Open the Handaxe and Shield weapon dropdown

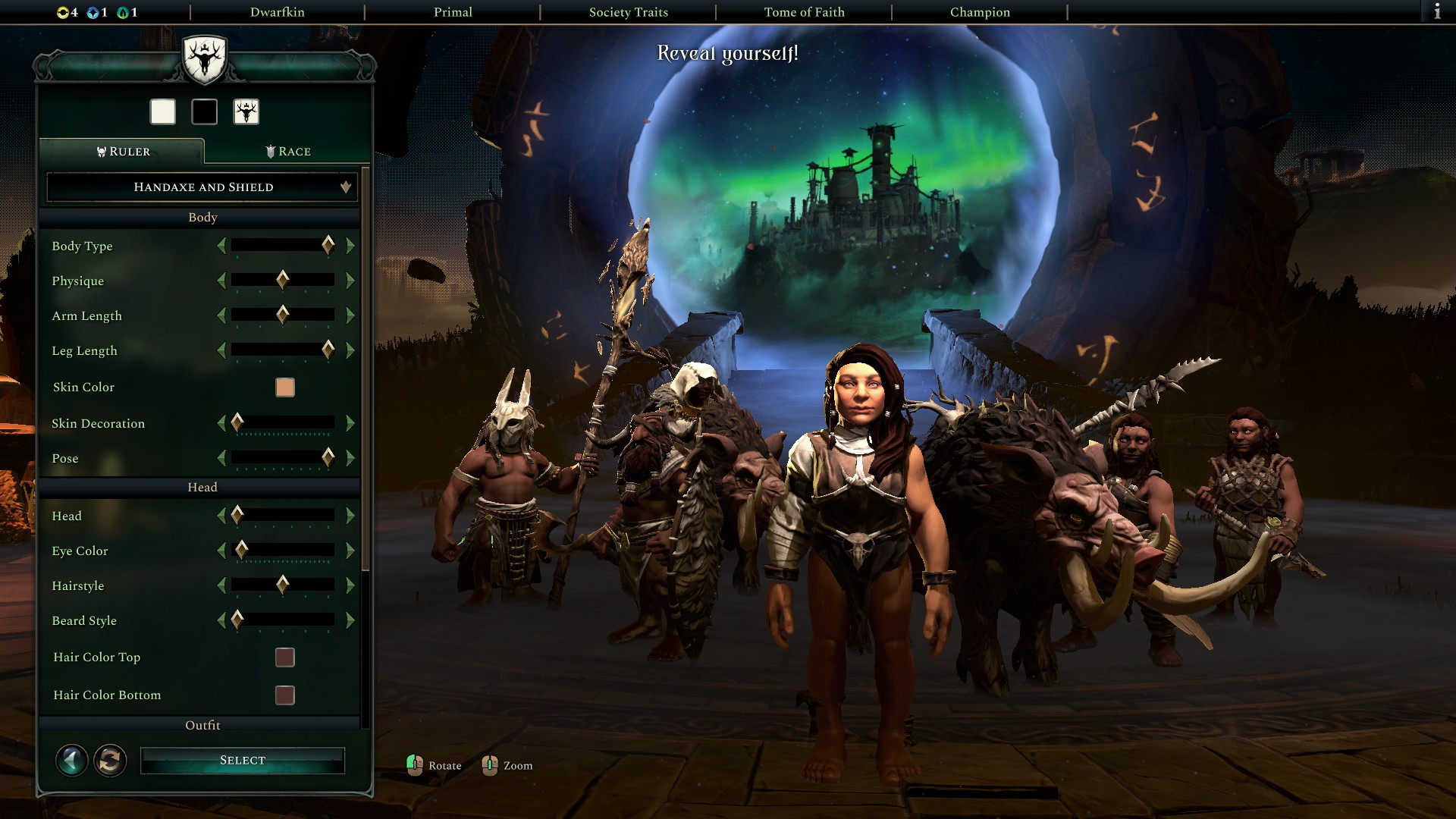tap(202, 187)
